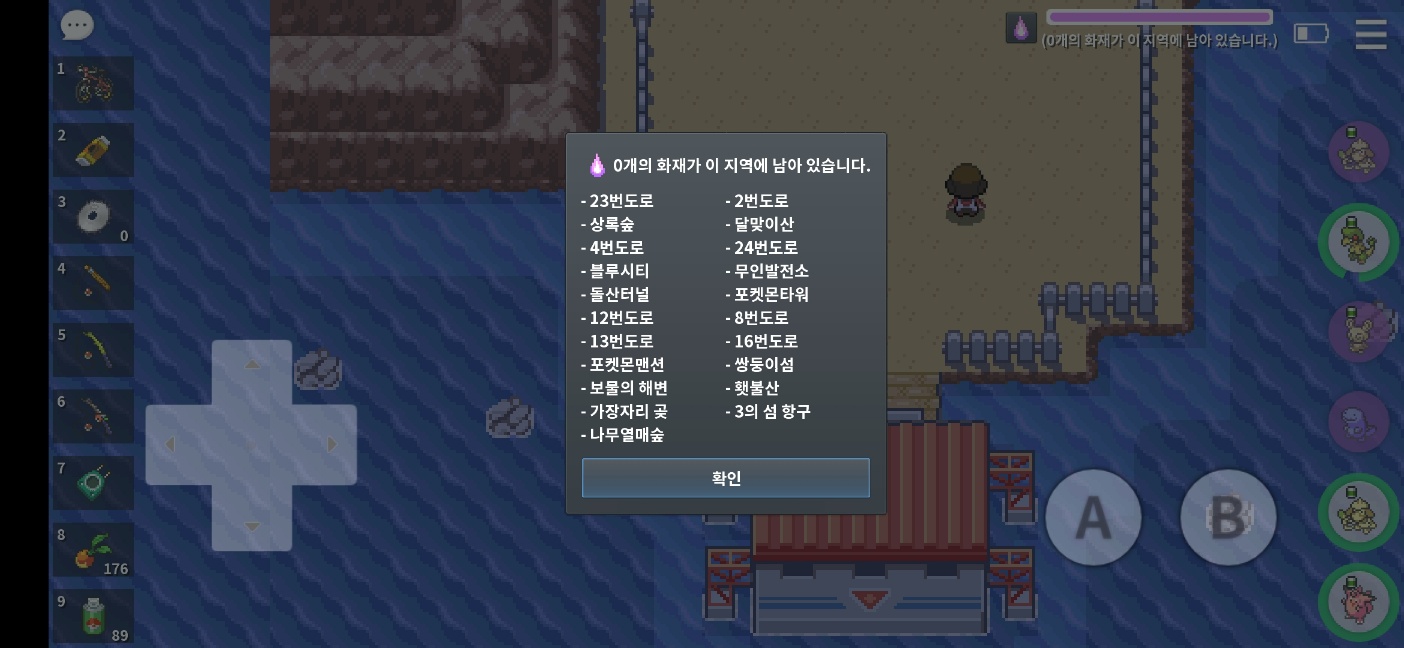This screenshot has width=1404, height=648.
Task: Open the hamburger main menu
Action: 1370,34
